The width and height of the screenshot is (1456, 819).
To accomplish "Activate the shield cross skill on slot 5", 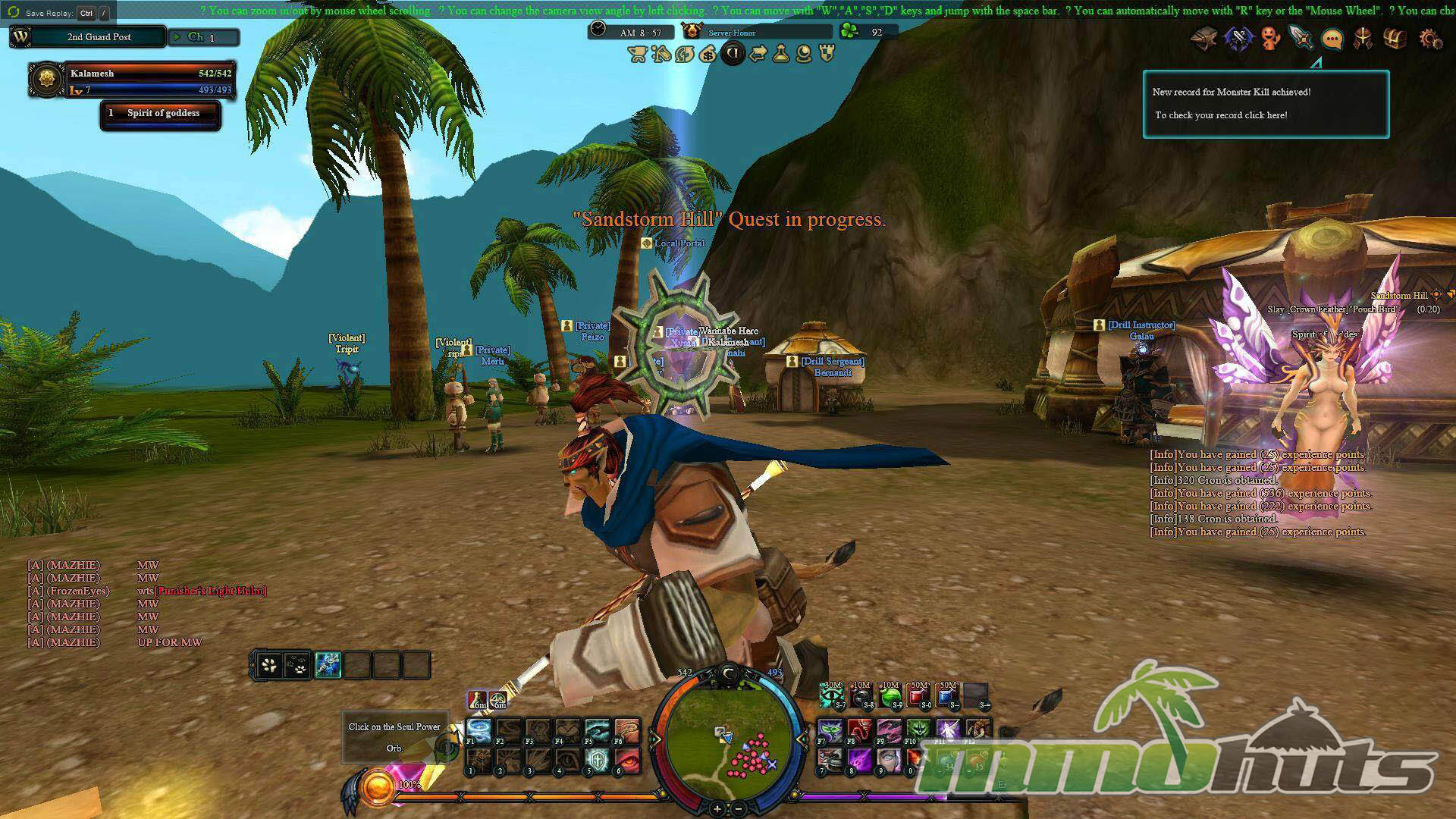I will (x=598, y=759).
